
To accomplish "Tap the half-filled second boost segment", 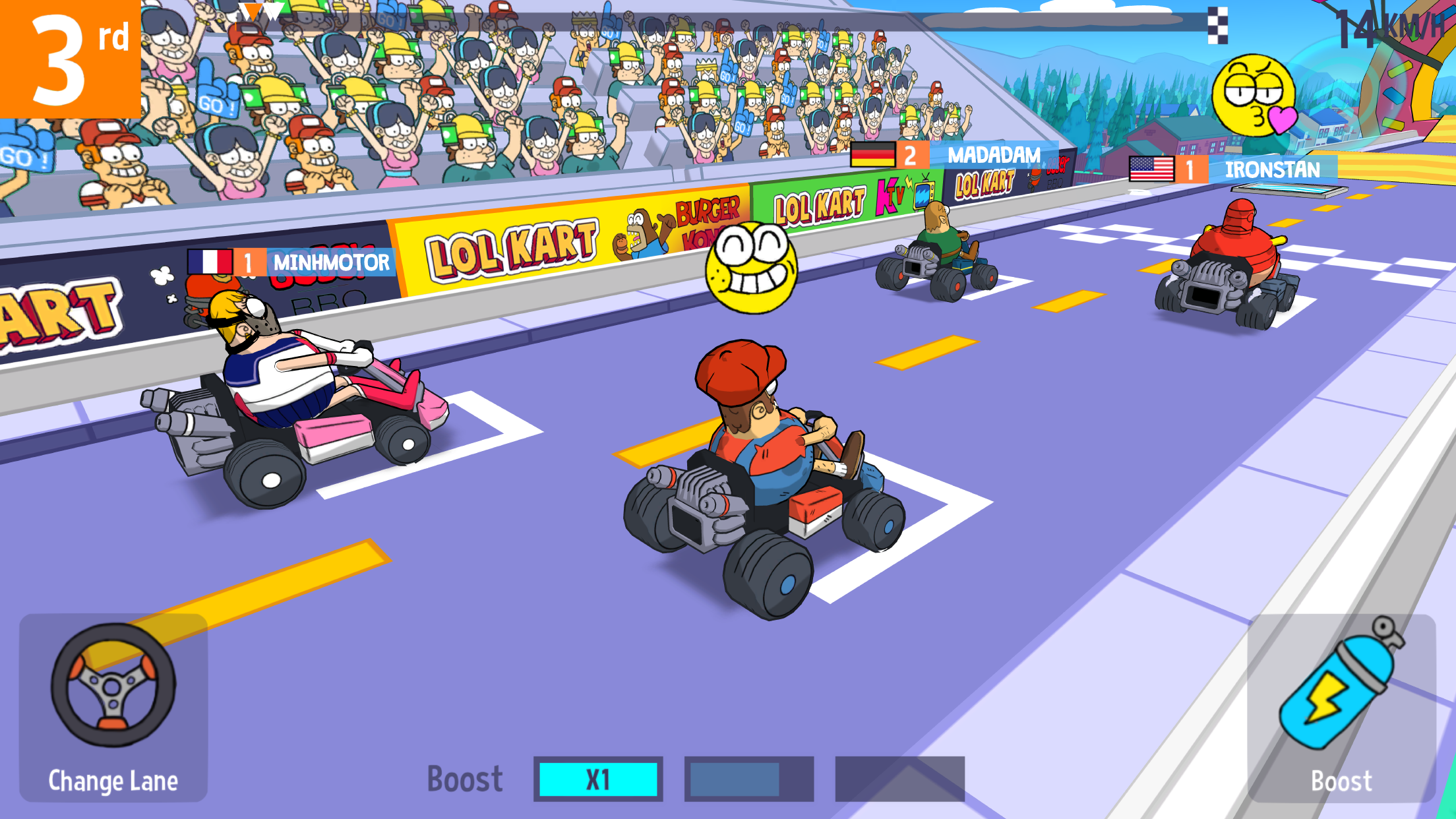I will coord(748,779).
